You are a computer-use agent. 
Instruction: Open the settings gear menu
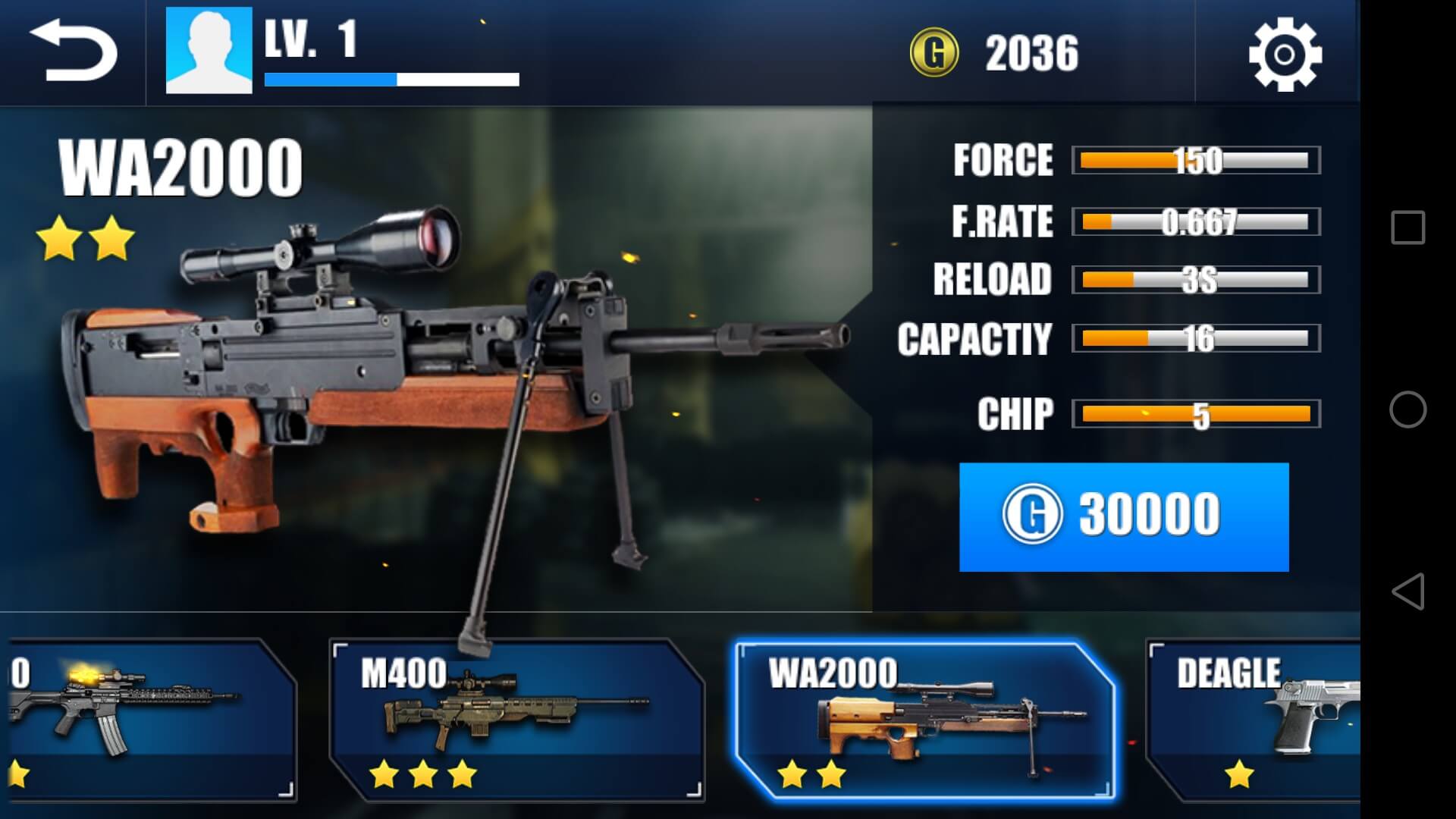pos(1285,55)
